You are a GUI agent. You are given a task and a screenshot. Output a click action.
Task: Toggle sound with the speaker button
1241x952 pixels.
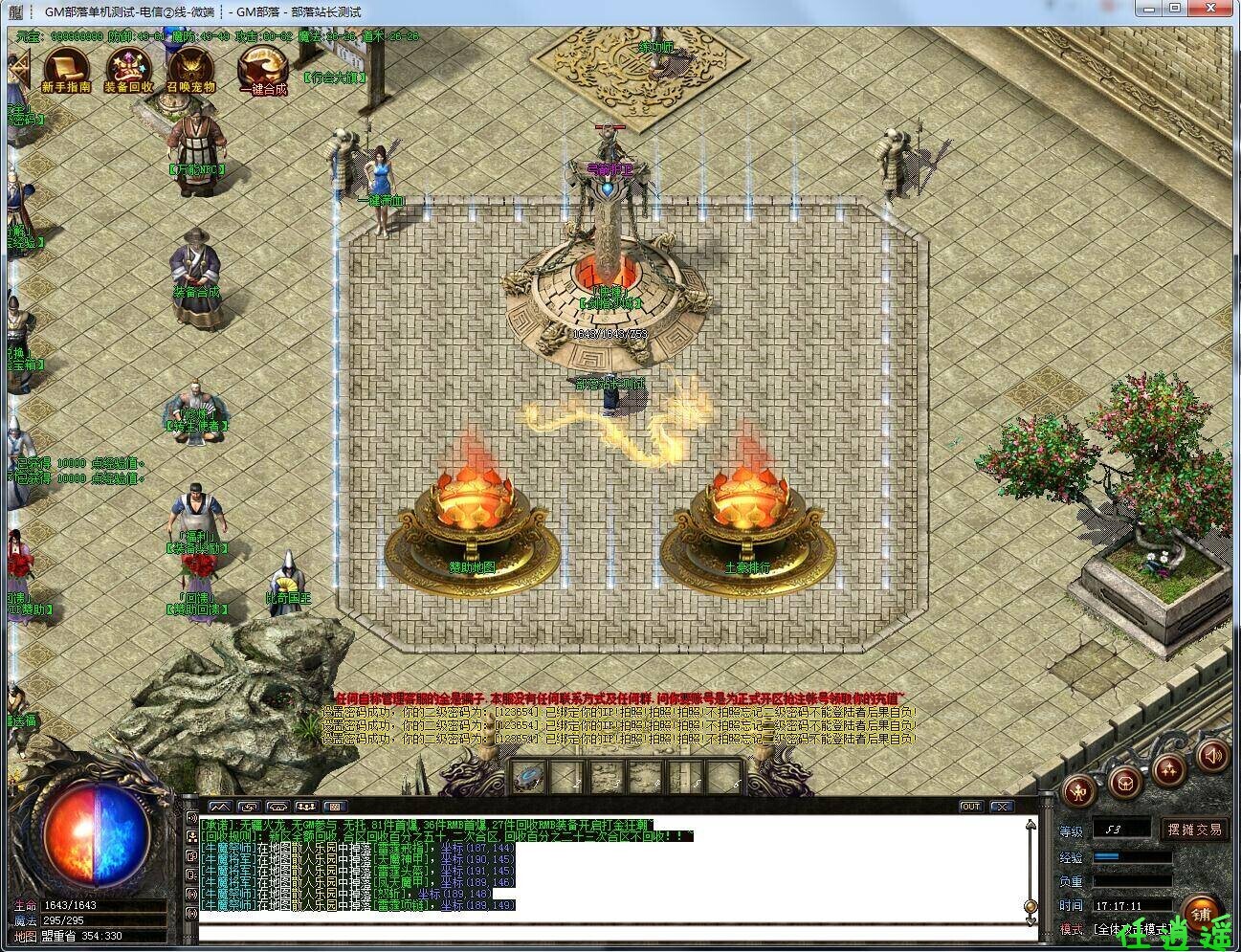pyautogui.click(x=1211, y=757)
